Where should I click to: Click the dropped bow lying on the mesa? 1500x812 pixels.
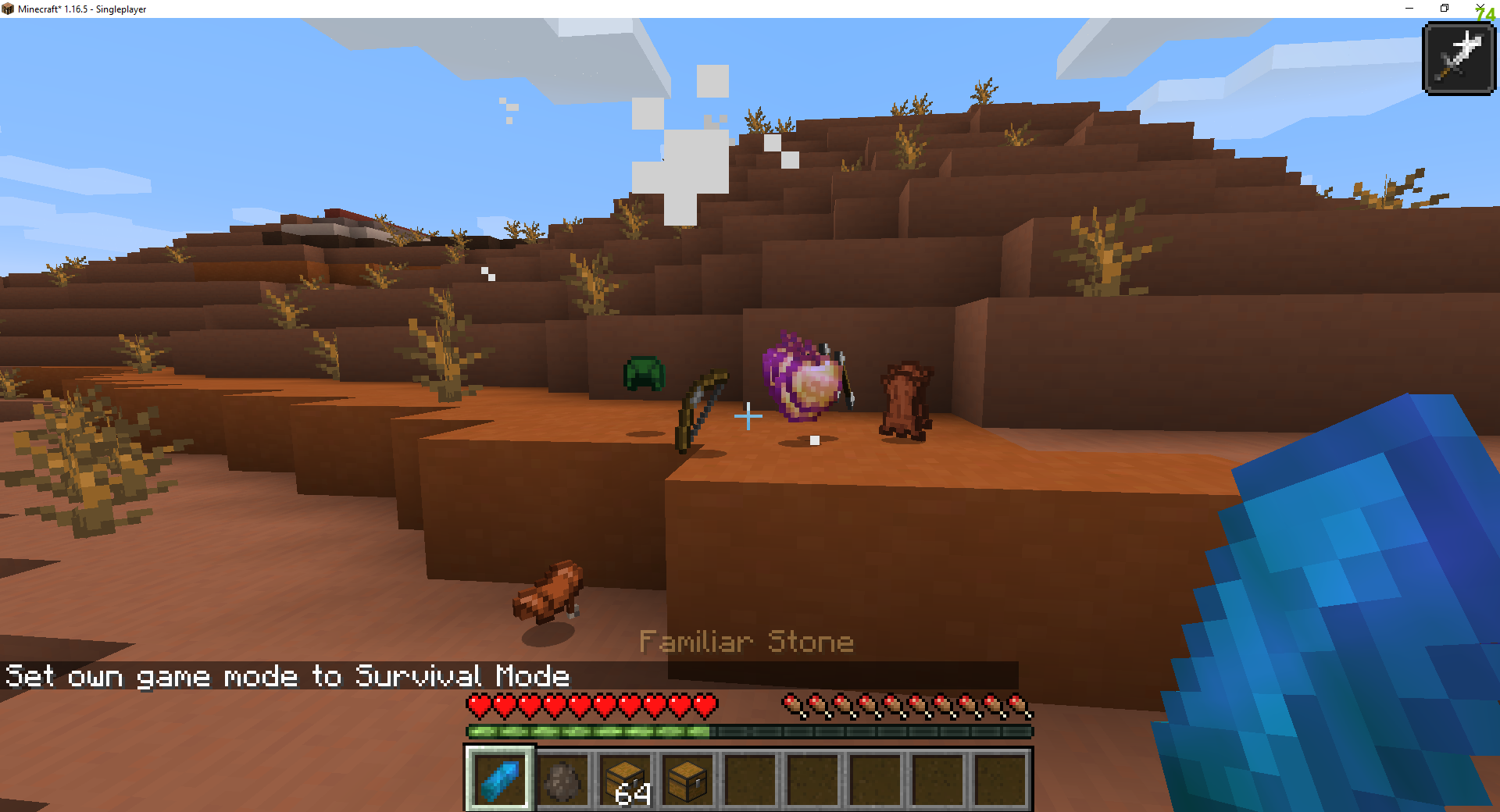click(x=699, y=408)
